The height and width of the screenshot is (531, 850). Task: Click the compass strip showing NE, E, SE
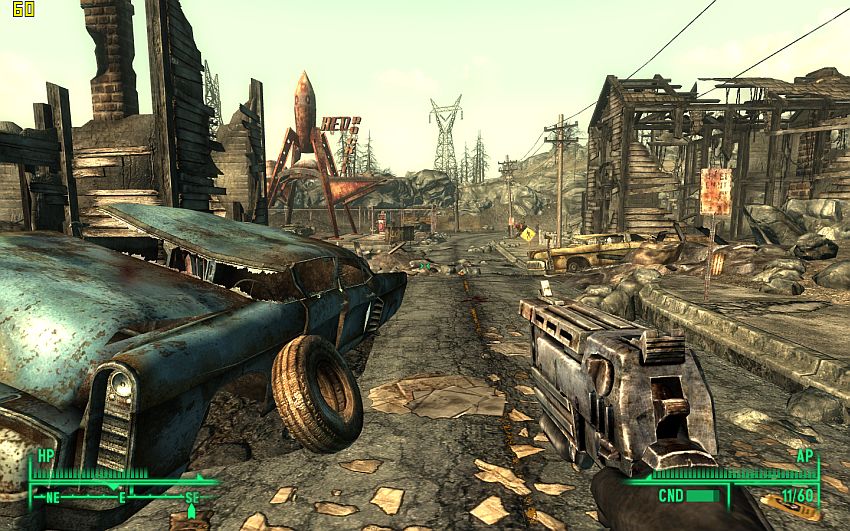pyautogui.click(x=122, y=496)
